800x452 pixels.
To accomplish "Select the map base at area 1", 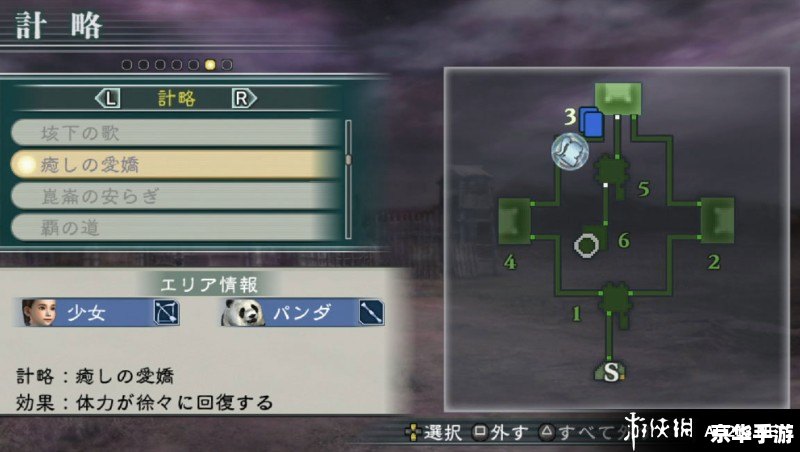I will [x=613, y=298].
